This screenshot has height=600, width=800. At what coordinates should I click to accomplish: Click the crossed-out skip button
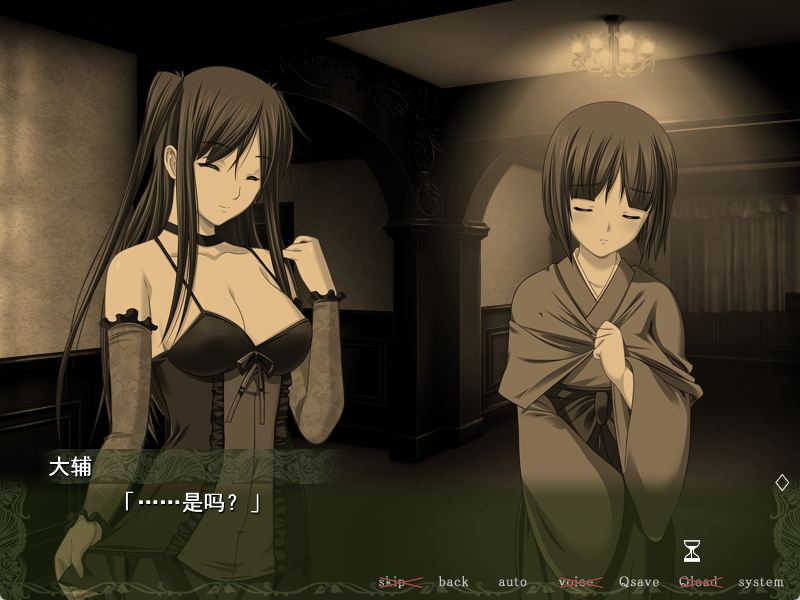point(393,582)
